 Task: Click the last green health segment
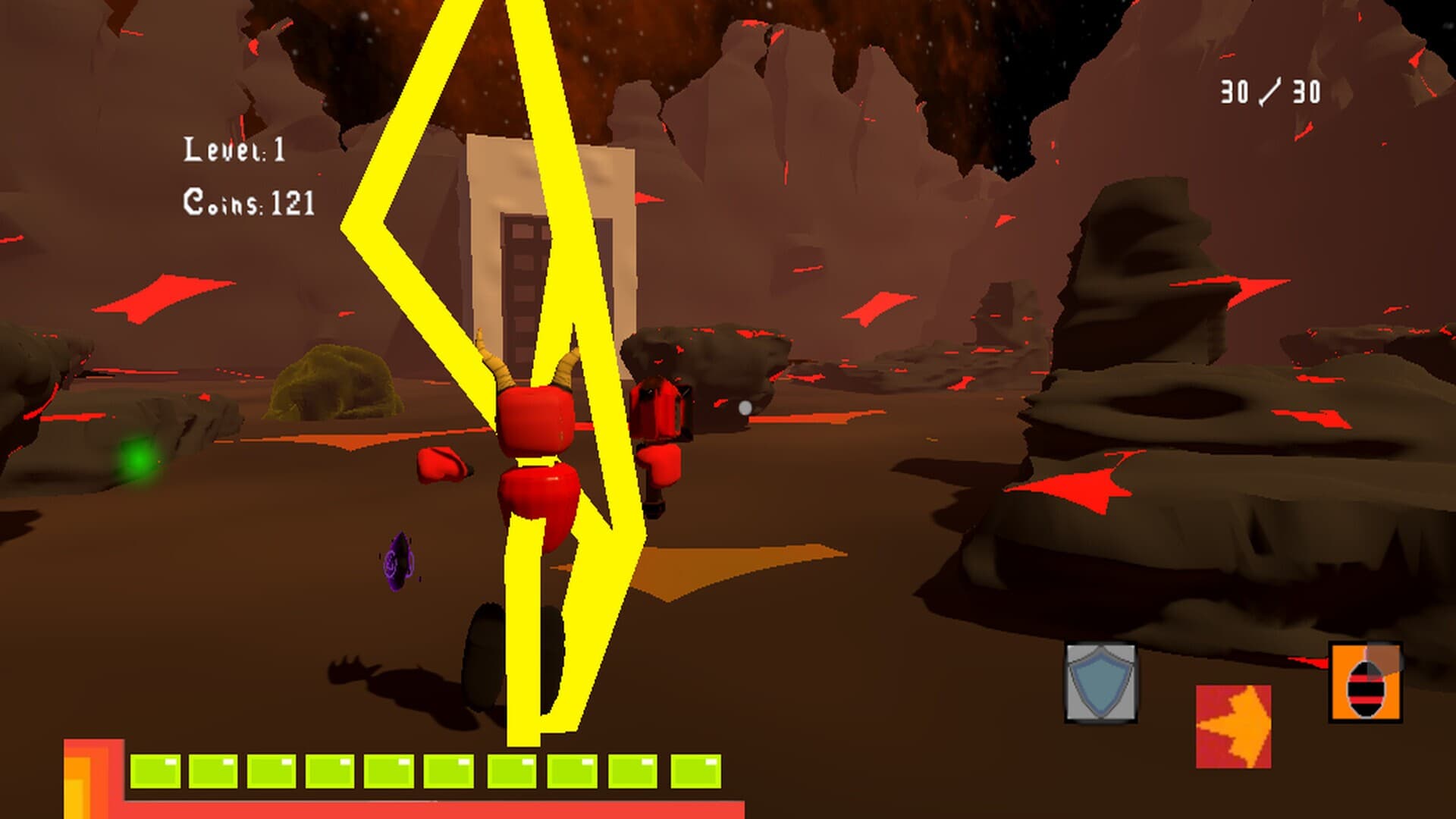coord(695,768)
